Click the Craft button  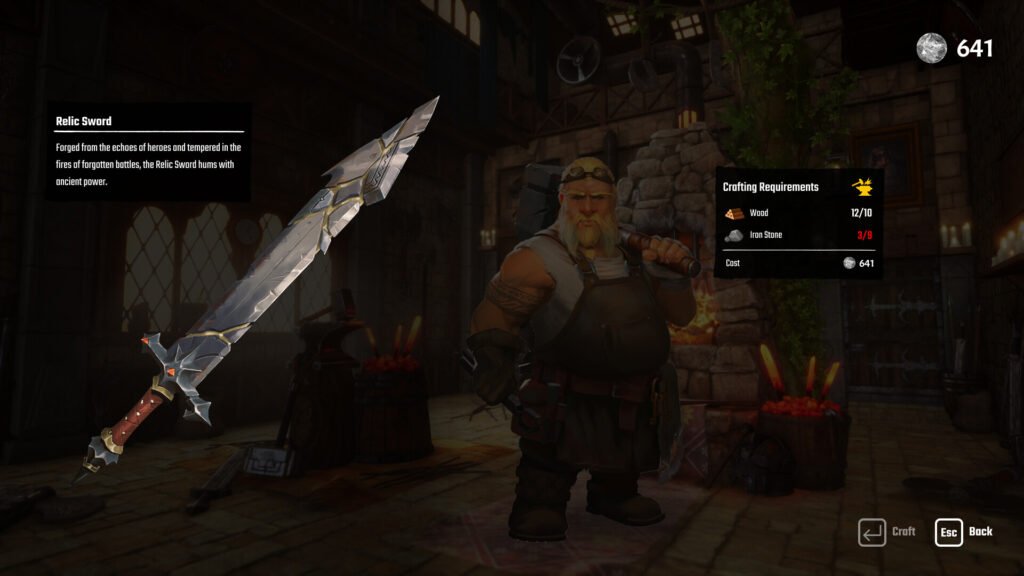click(x=886, y=532)
